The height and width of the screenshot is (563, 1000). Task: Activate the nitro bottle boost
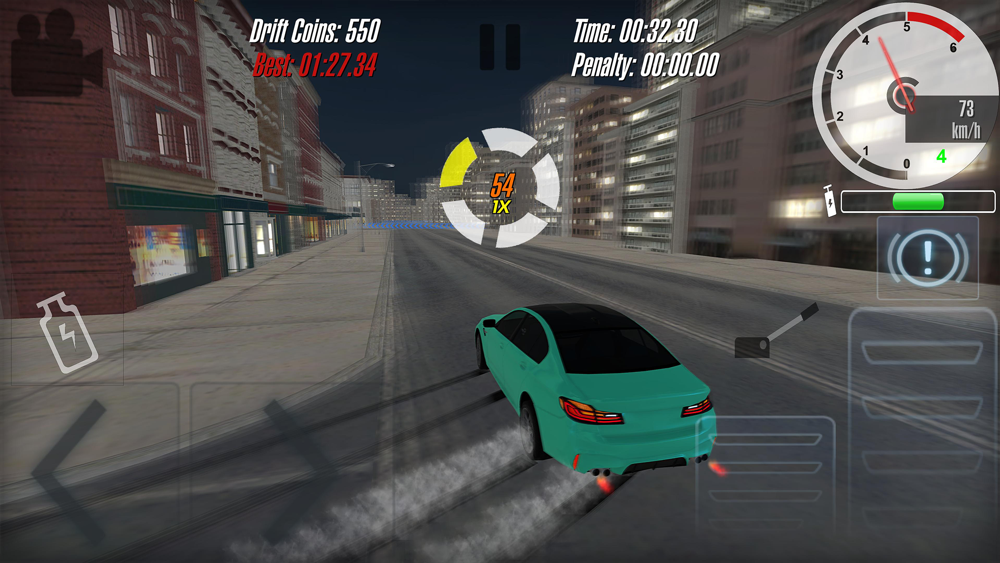(68, 334)
